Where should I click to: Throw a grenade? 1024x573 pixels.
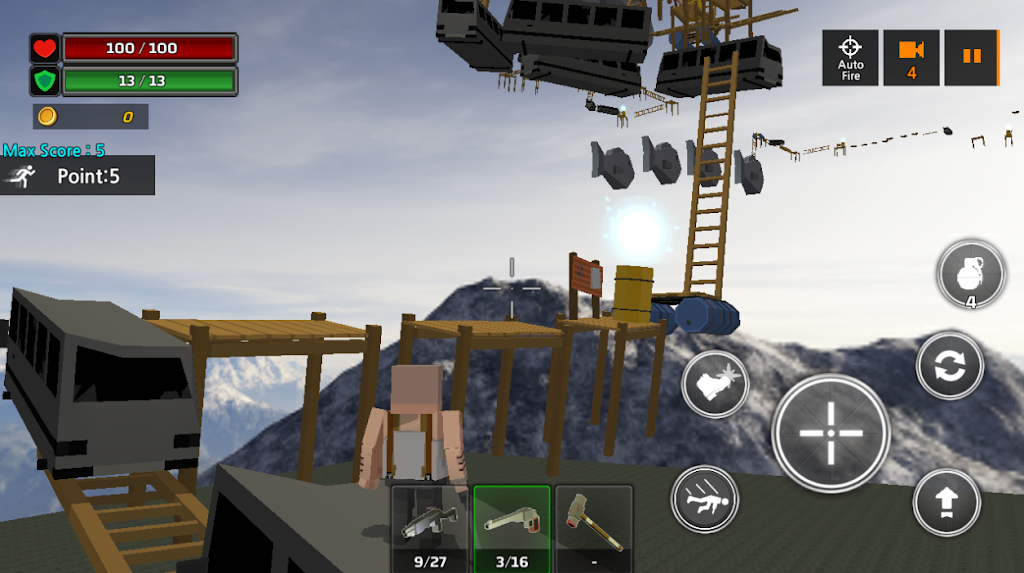point(971,274)
